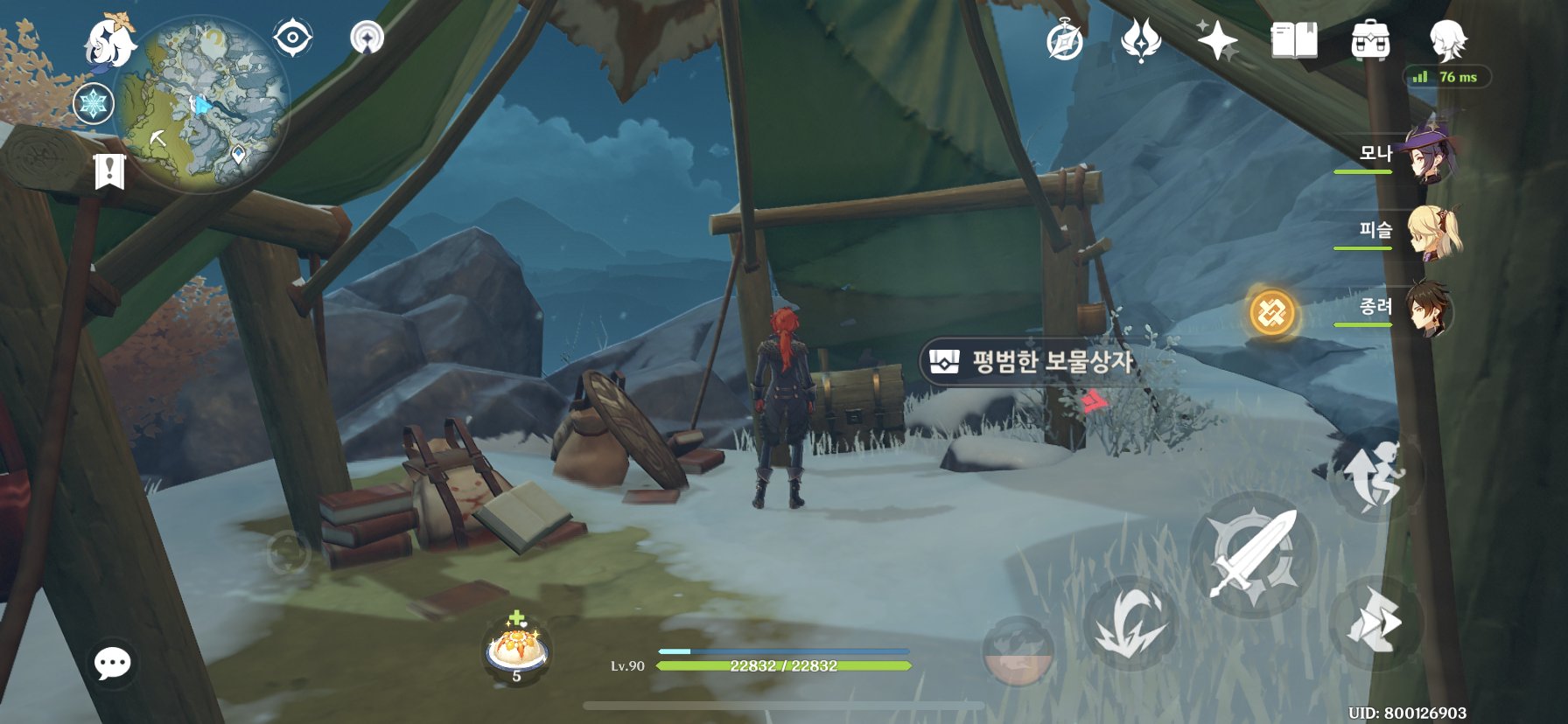This screenshot has height=724, width=1568.
Task: Open the circular minimap
Action: click(205, 103)
